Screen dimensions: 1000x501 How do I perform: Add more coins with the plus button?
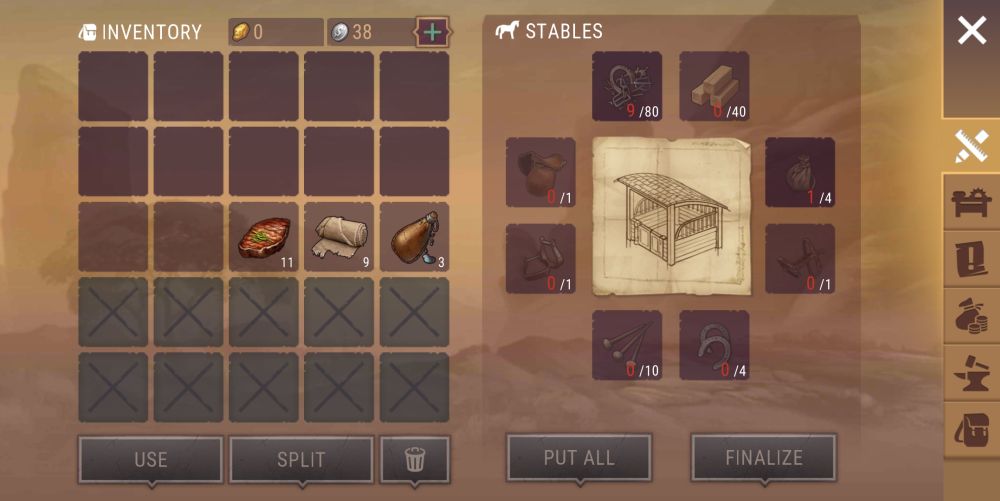[x=432, y=32]
